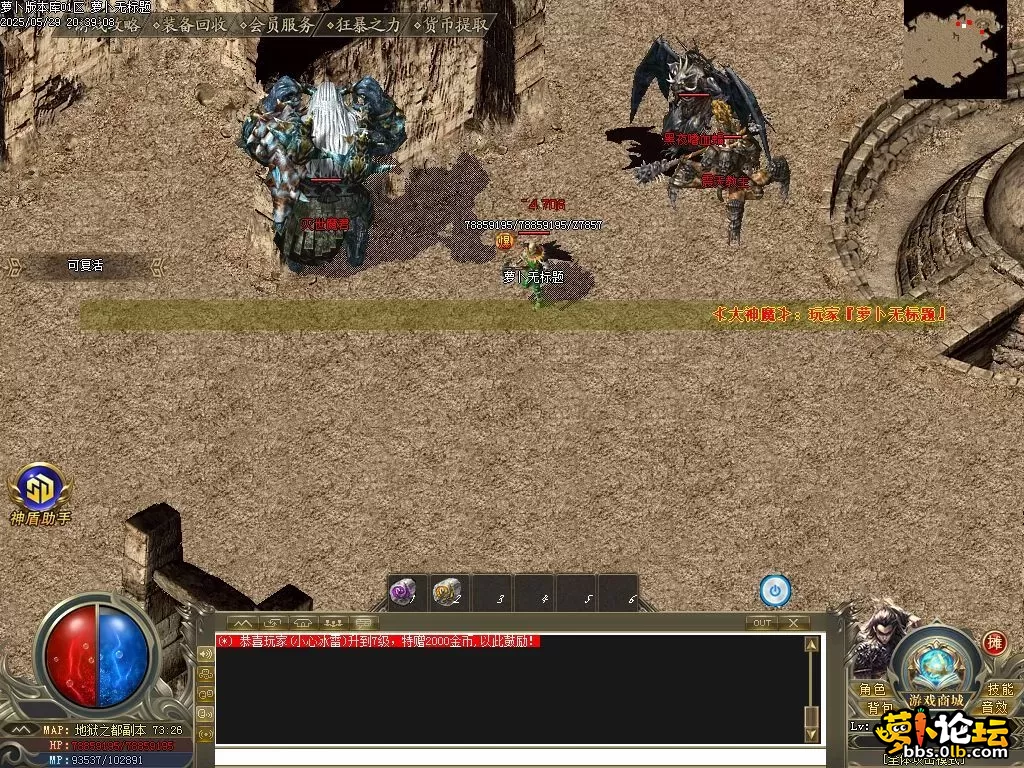1024x768 pixels.
Task: Open the minimap
Action: pyautogui.click(x=955, y=48)
